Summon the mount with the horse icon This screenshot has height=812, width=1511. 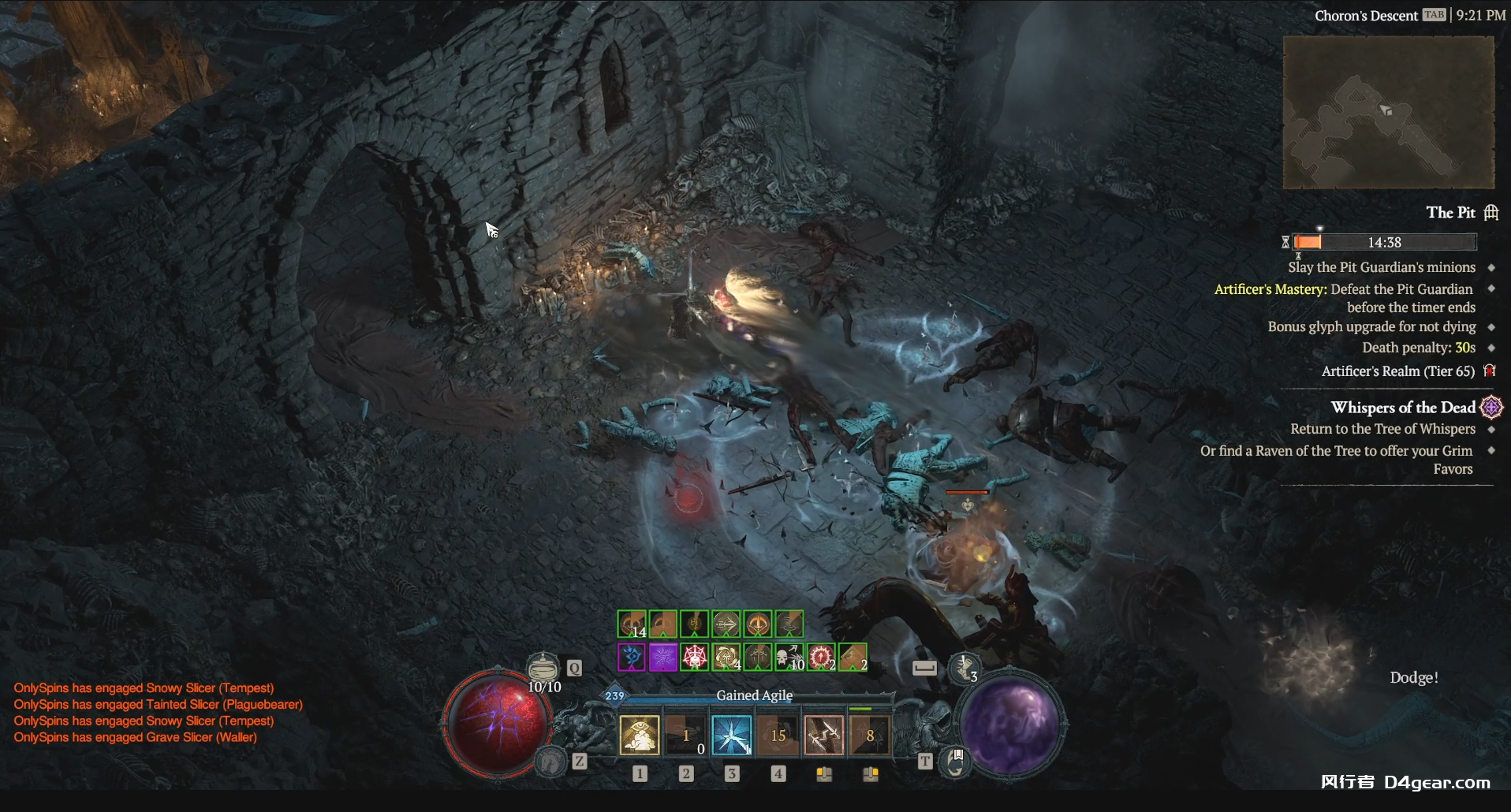tap(551, 762)
